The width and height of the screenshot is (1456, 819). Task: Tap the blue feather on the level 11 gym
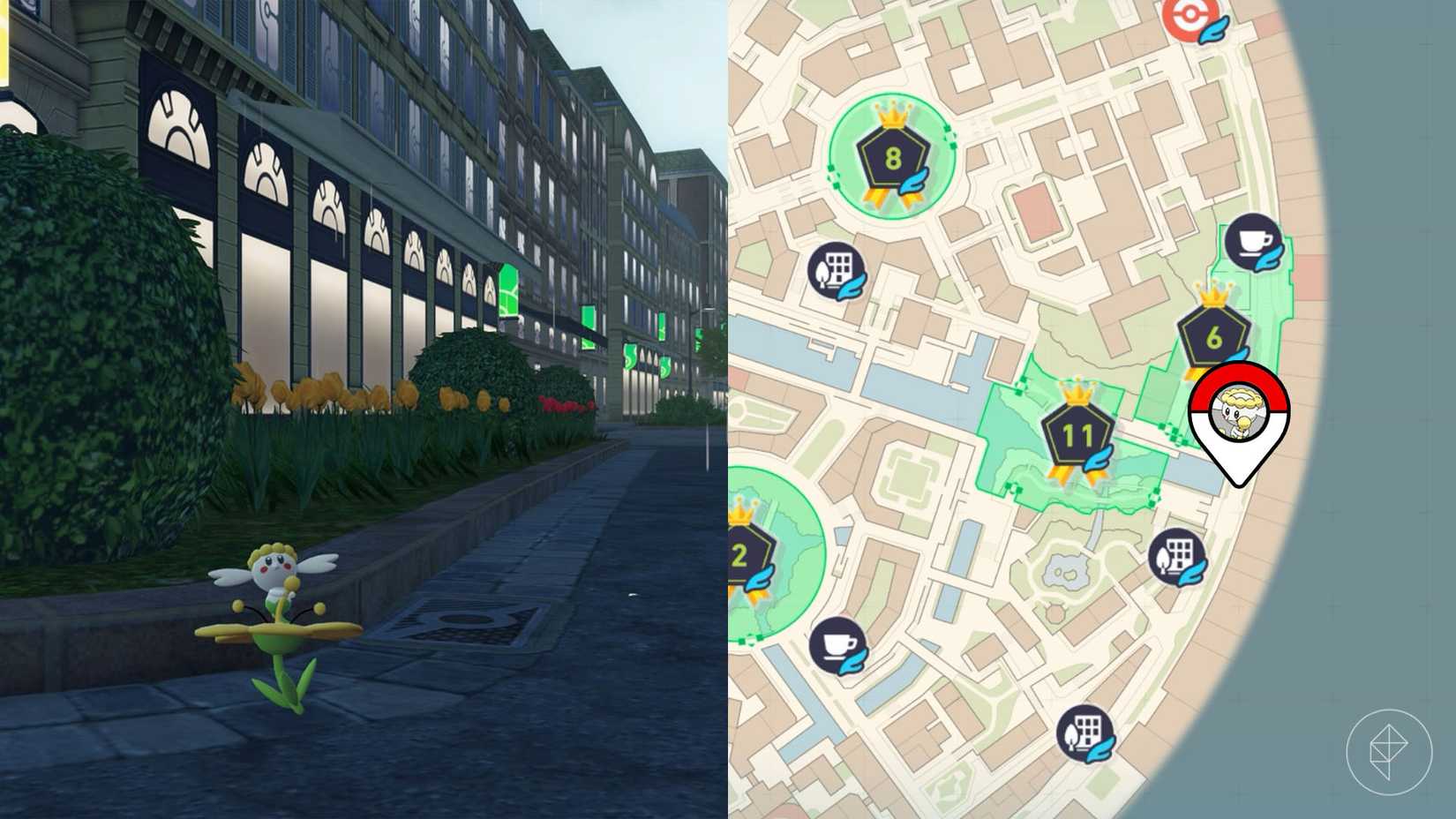tap(1097, 459)
